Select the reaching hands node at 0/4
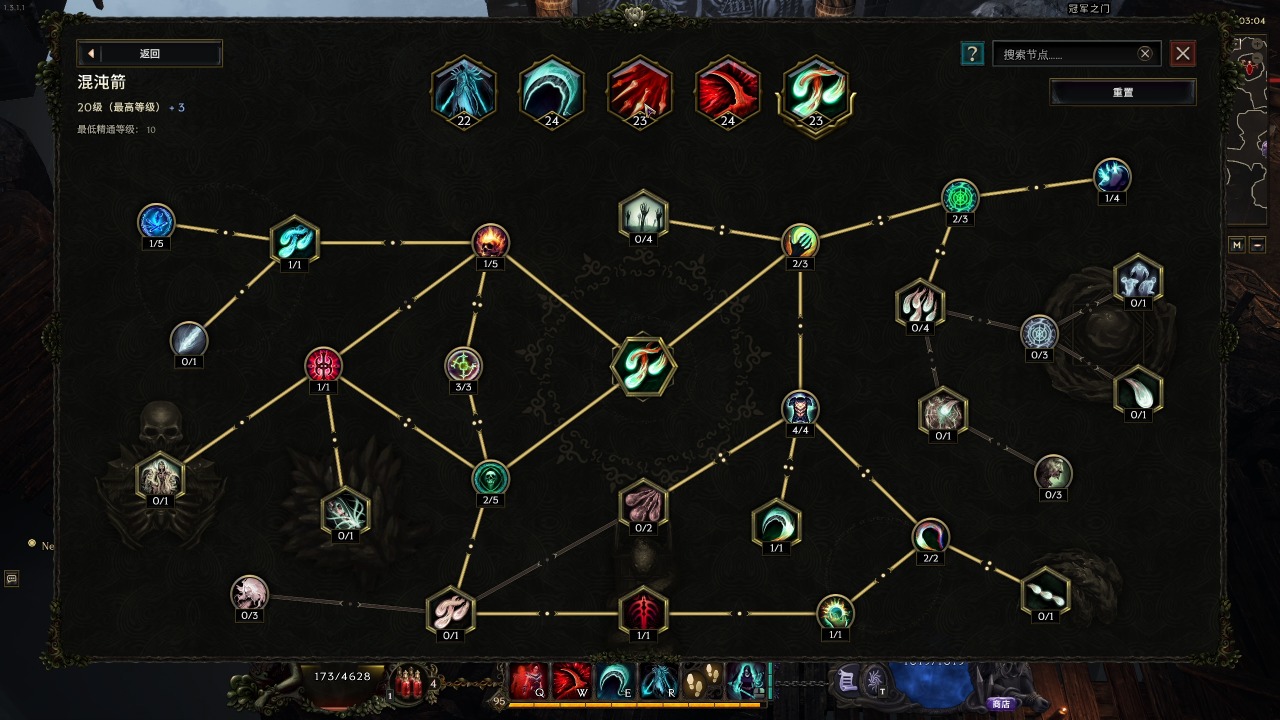Image resolution: width=1280 pixels, height=720 pixels. [642, 215]
